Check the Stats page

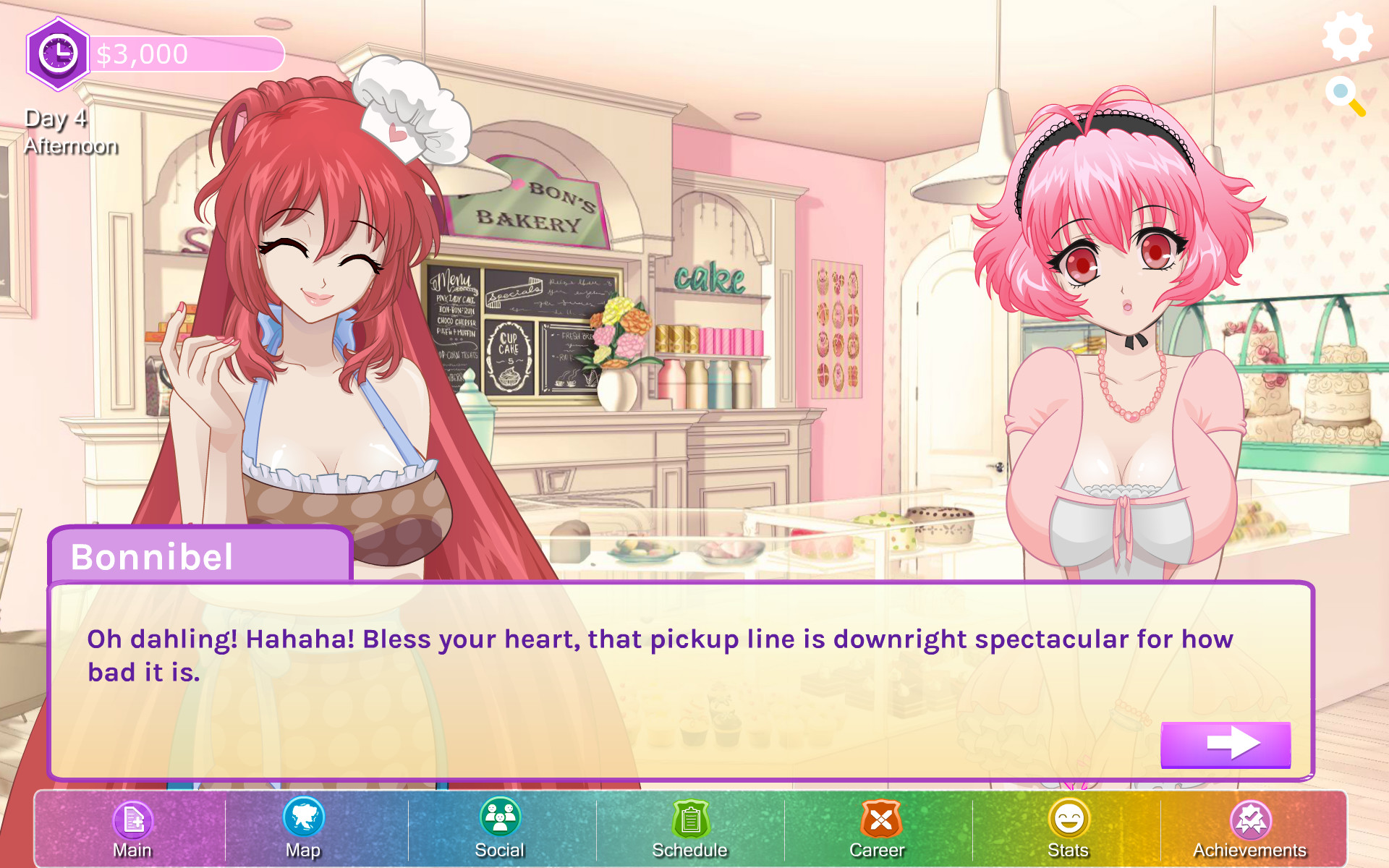(1069, 828)
